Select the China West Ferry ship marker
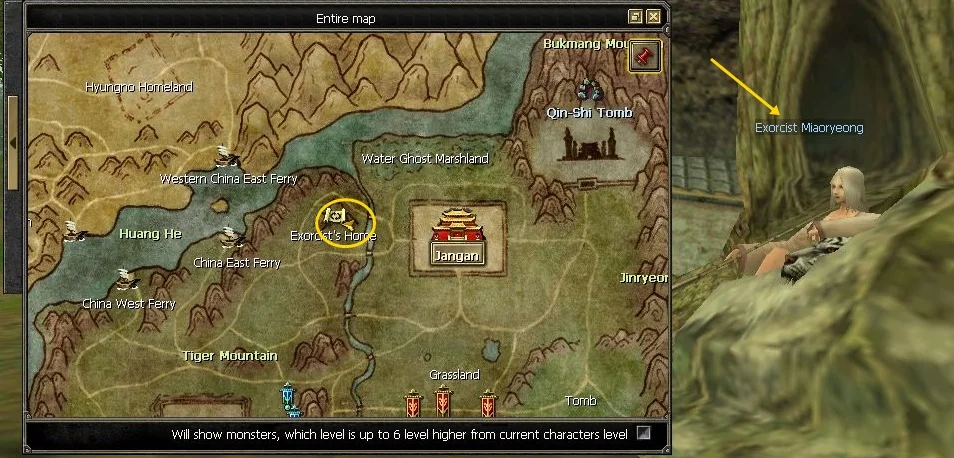 click(124, 280)
